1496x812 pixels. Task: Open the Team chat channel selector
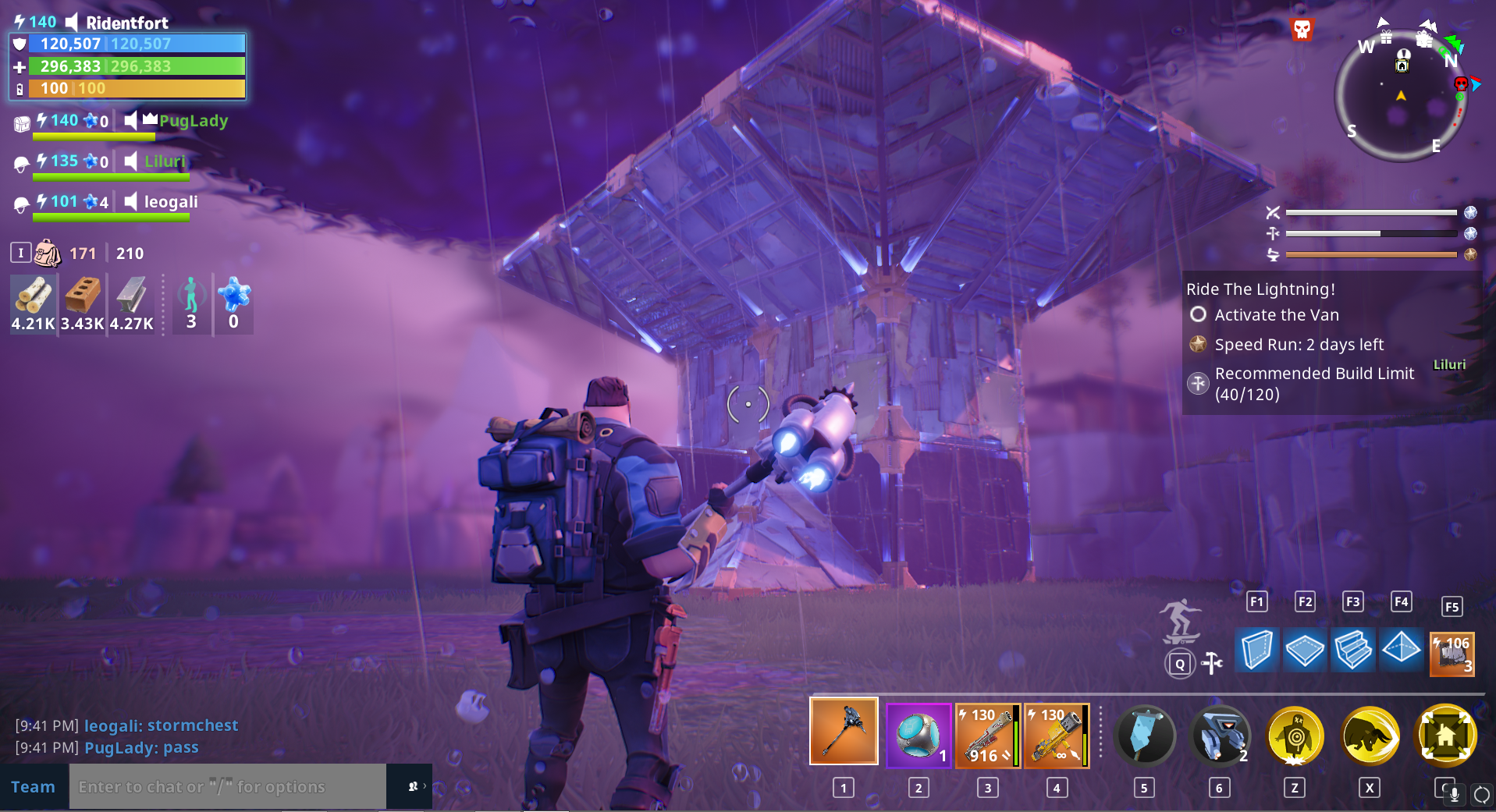(x=34, y=786)
